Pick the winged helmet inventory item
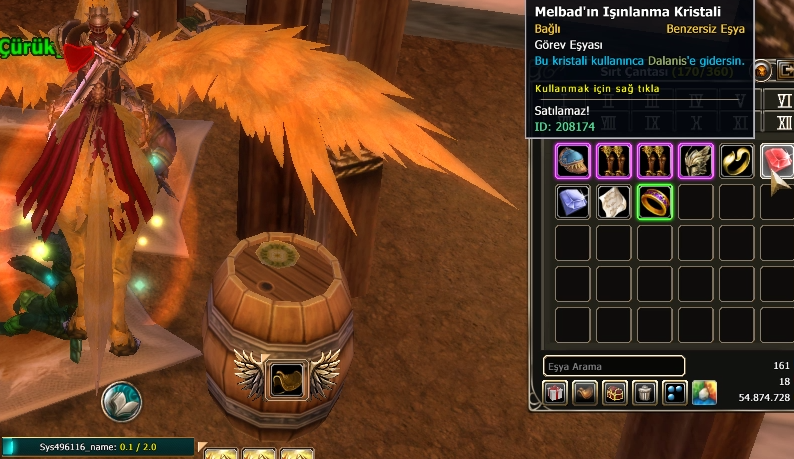The height and width of the screenshot is (459, 794). tap(695, 161)
